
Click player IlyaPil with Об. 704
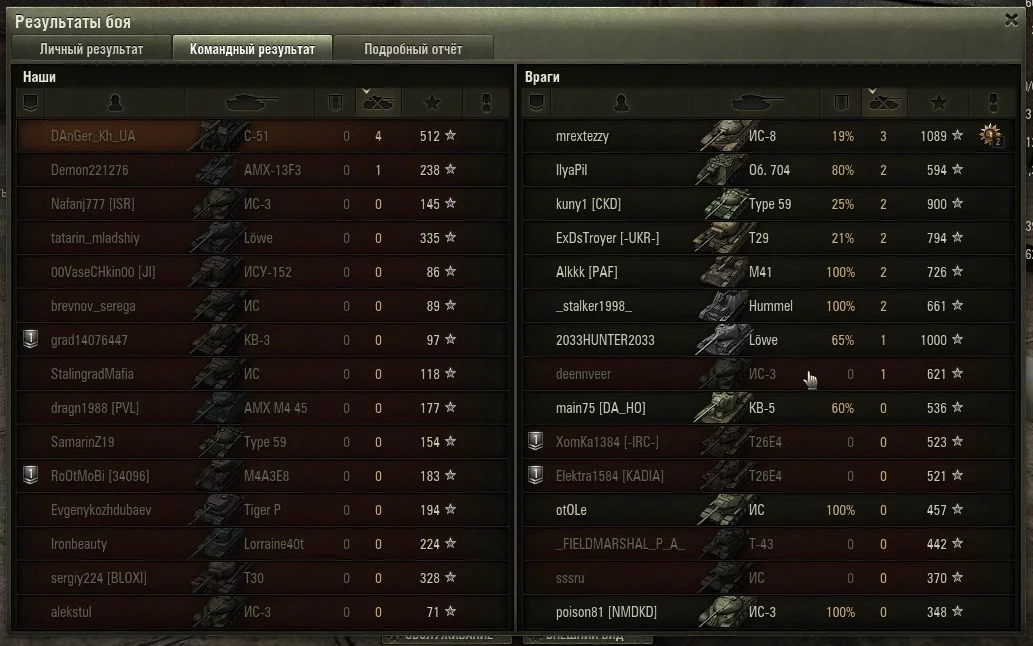(x=572, y=170)
